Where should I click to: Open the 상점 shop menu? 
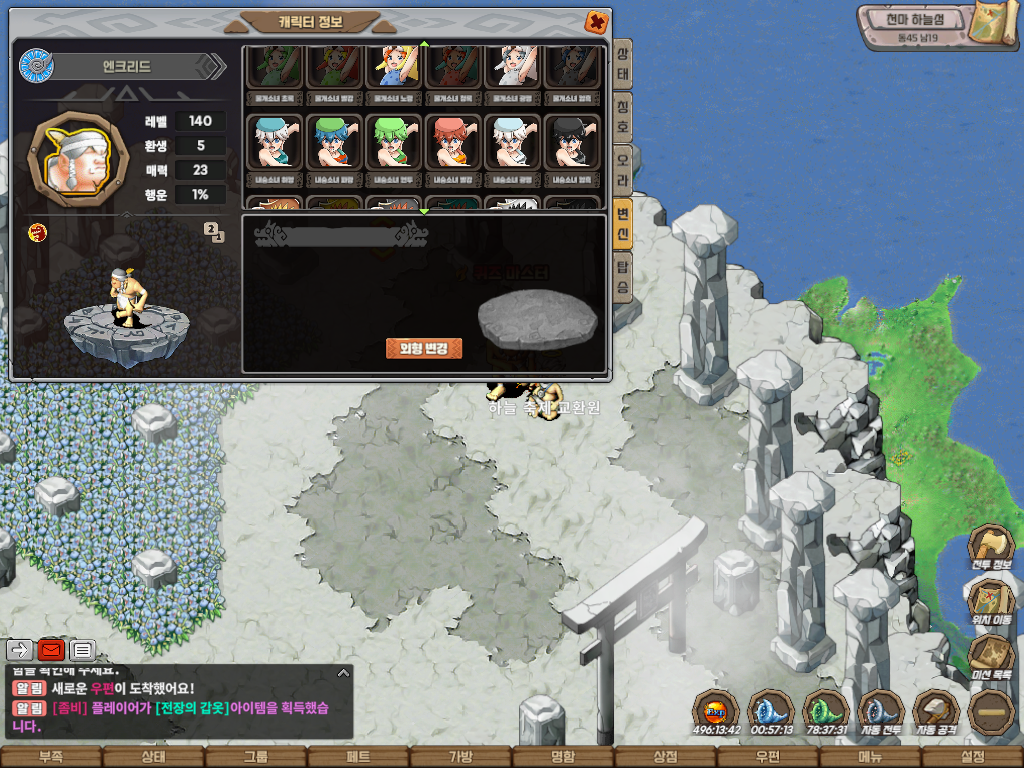665,757
